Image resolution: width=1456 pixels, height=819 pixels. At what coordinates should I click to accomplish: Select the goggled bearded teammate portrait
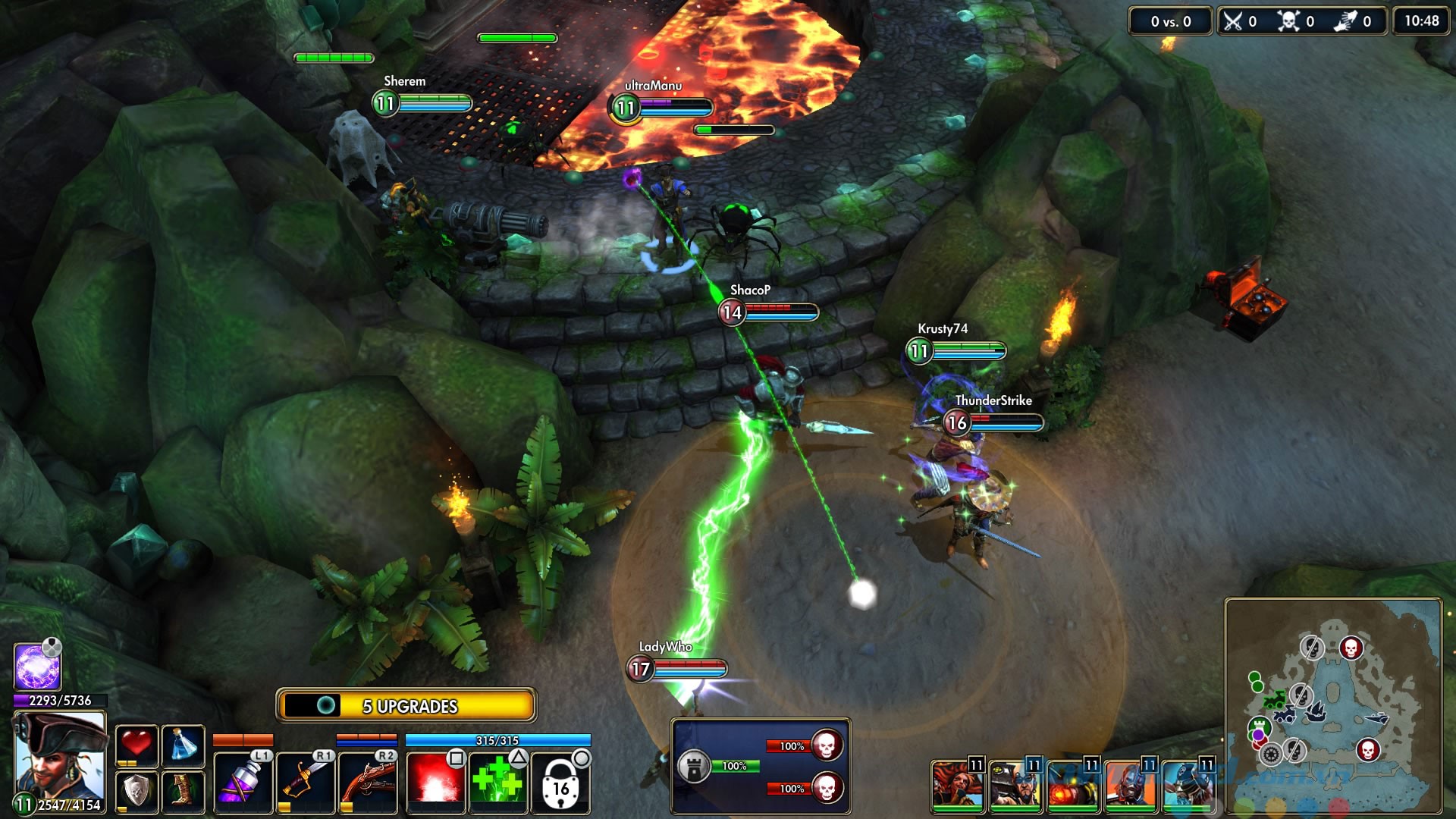click(x=1015, y=784)
